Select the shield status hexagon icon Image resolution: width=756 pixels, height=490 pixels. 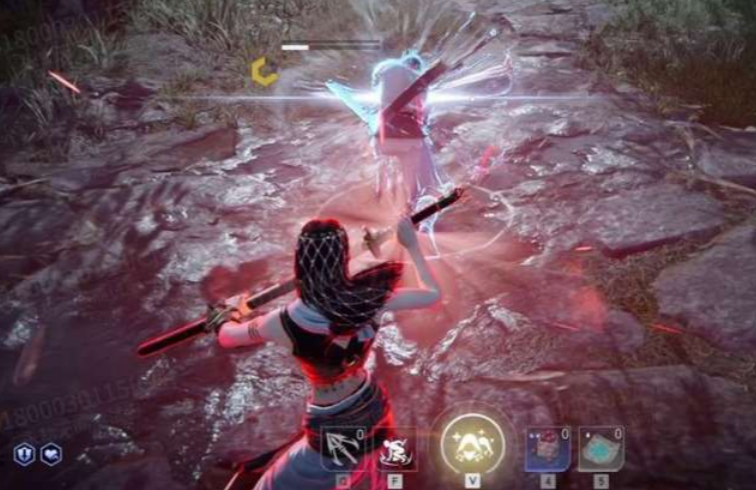(x=24, y=454)
